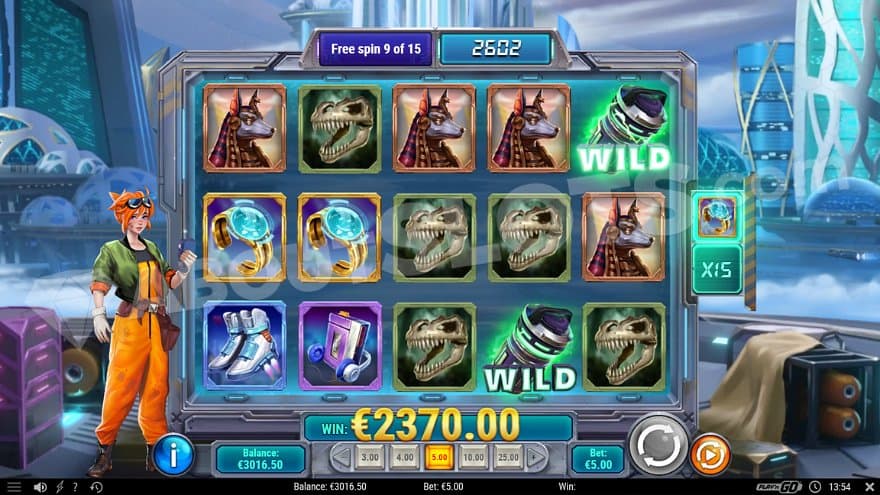Open the hamburger menu in the bottom bar
This screenshot has height=495, width=880.
coord(14,487)
